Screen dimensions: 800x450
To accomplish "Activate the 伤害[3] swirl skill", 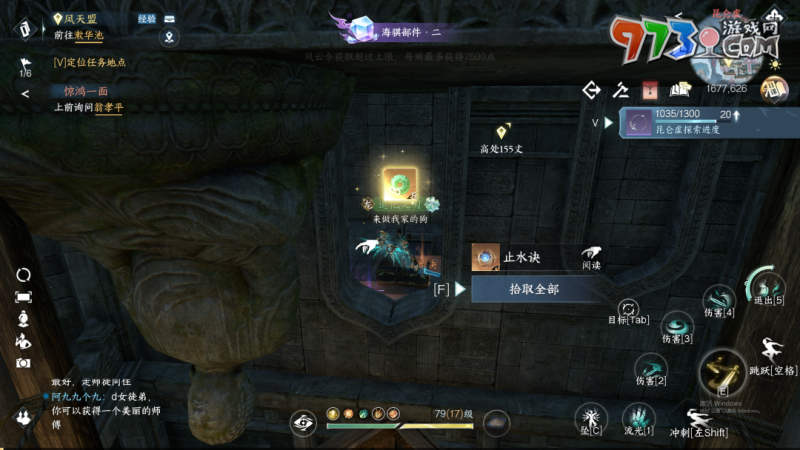I will tap(679, 324).
